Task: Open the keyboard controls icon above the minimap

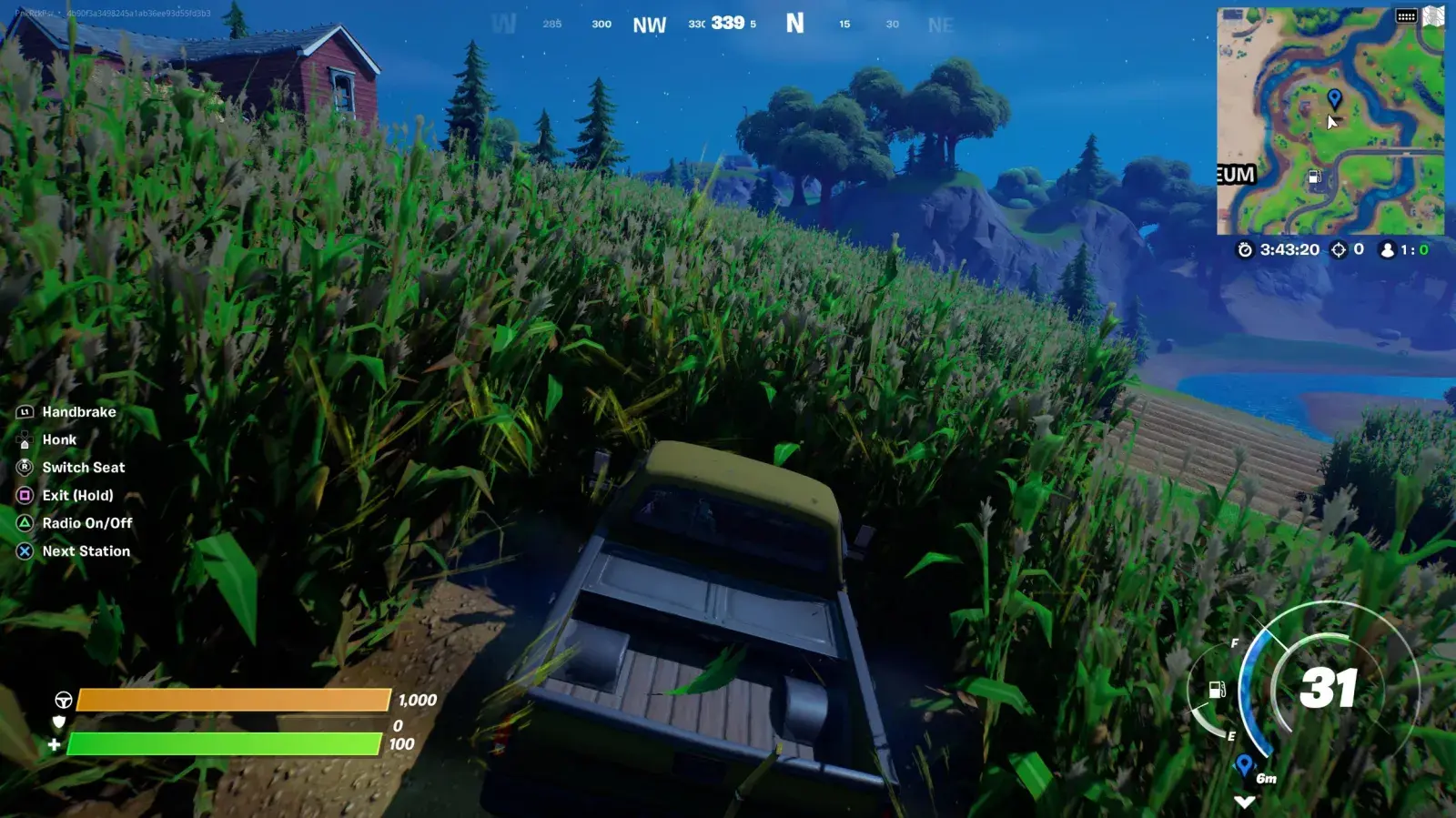Action: [1406, 15]
